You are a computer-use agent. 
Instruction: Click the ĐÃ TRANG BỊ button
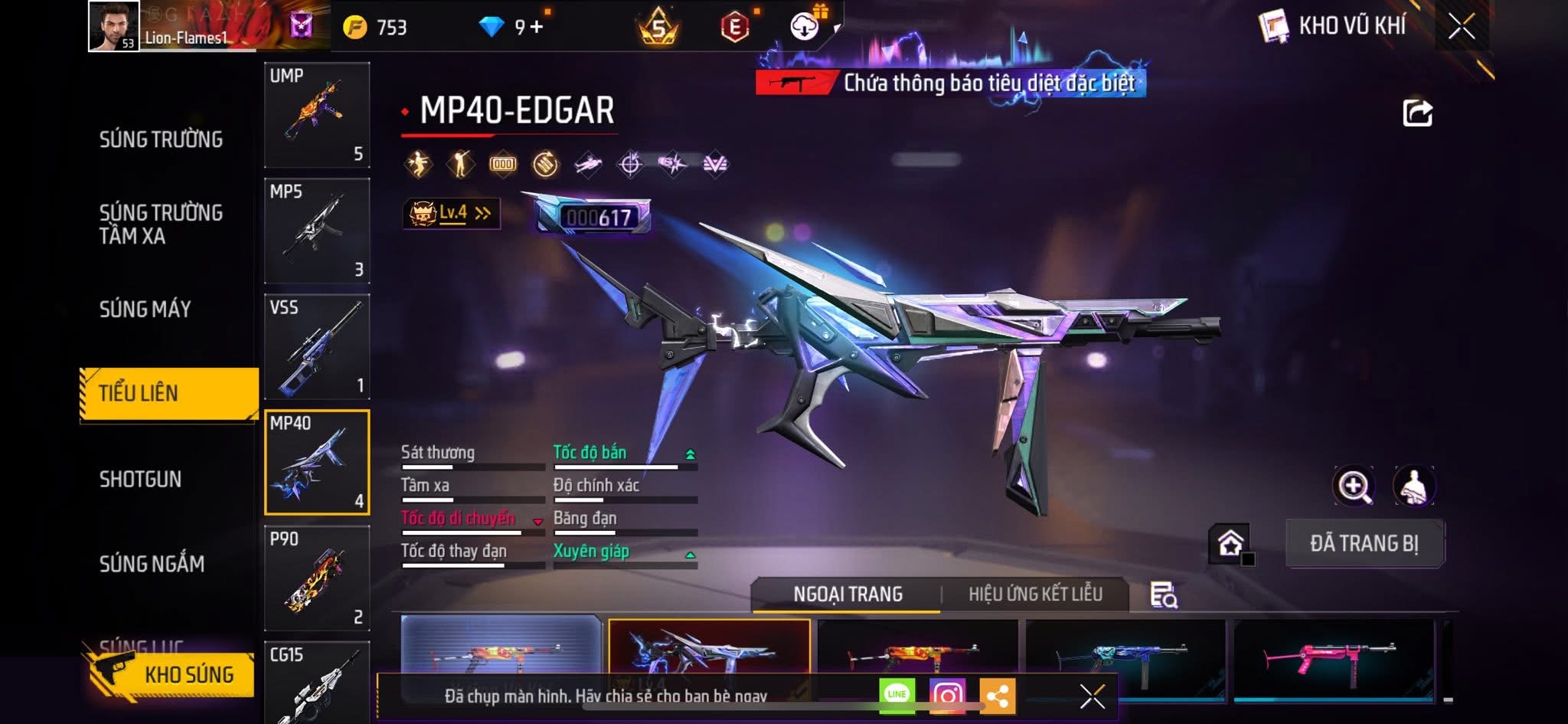coord(1364,543)
